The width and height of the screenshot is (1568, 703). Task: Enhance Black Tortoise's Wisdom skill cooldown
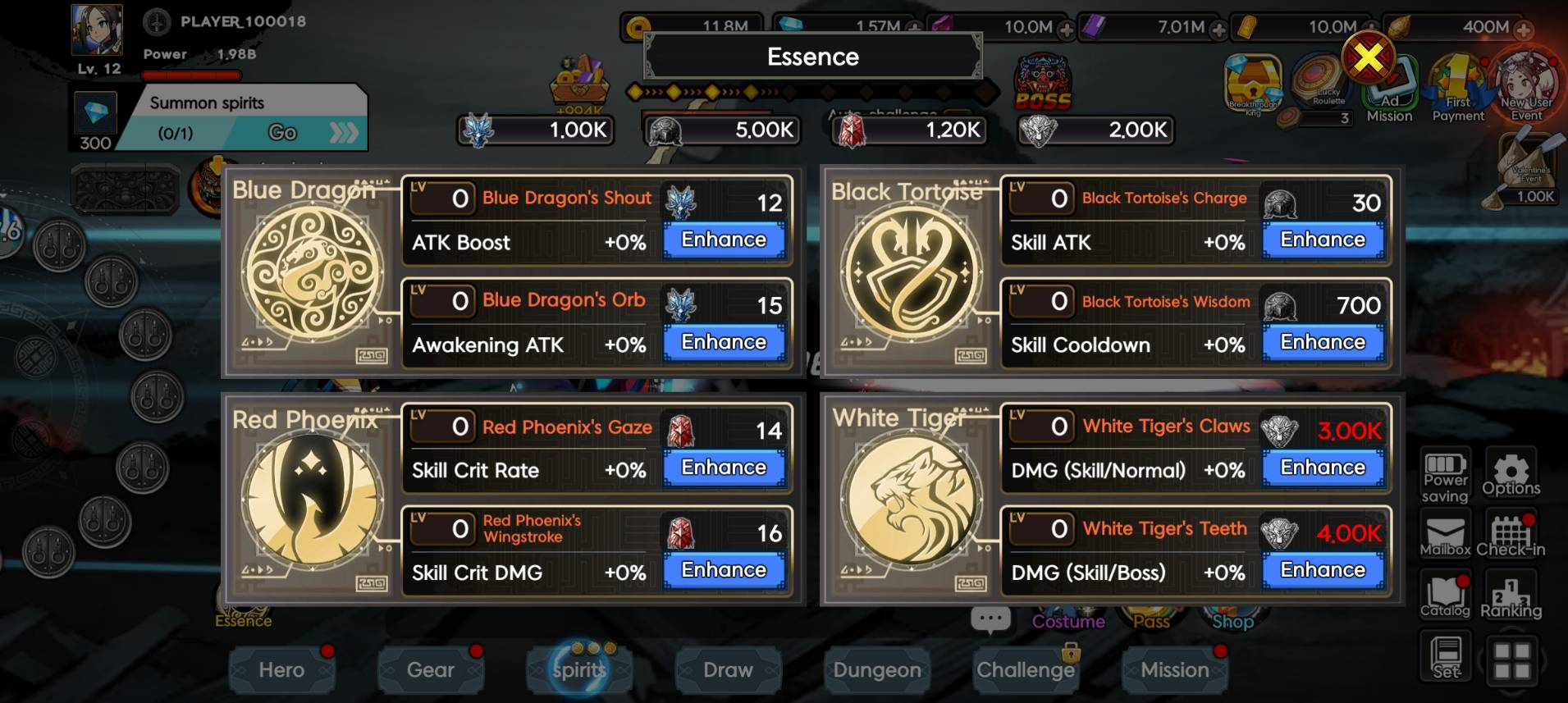coord(1323,343)
